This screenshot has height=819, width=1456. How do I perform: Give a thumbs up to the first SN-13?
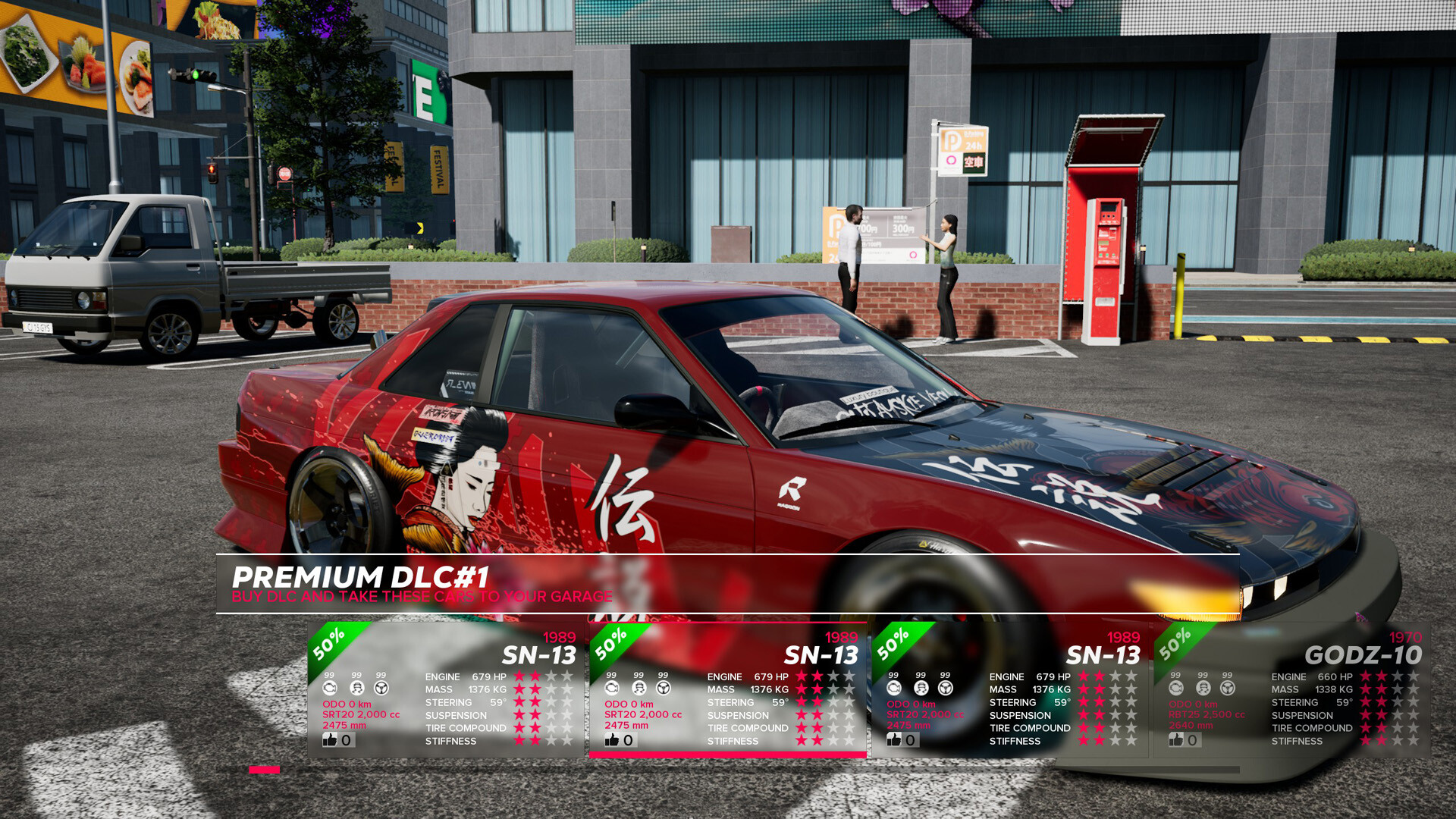tap(329, 738)
